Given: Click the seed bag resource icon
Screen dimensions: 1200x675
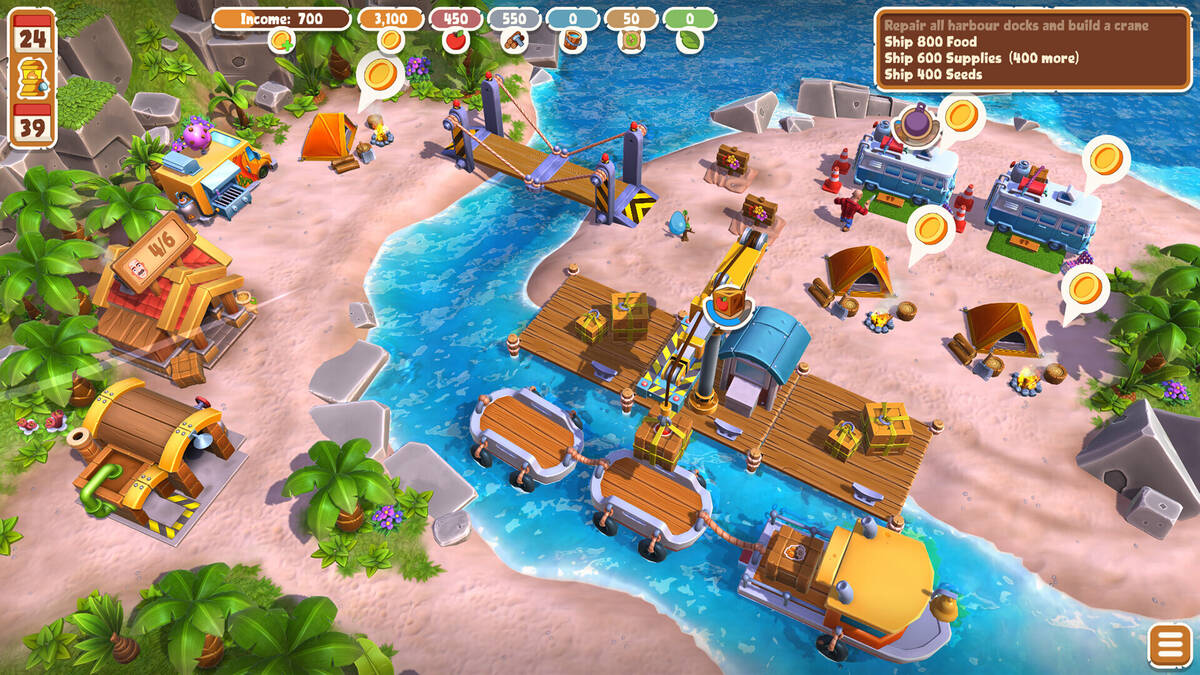Looking at the screenshot, I should (x=631, y=41).
